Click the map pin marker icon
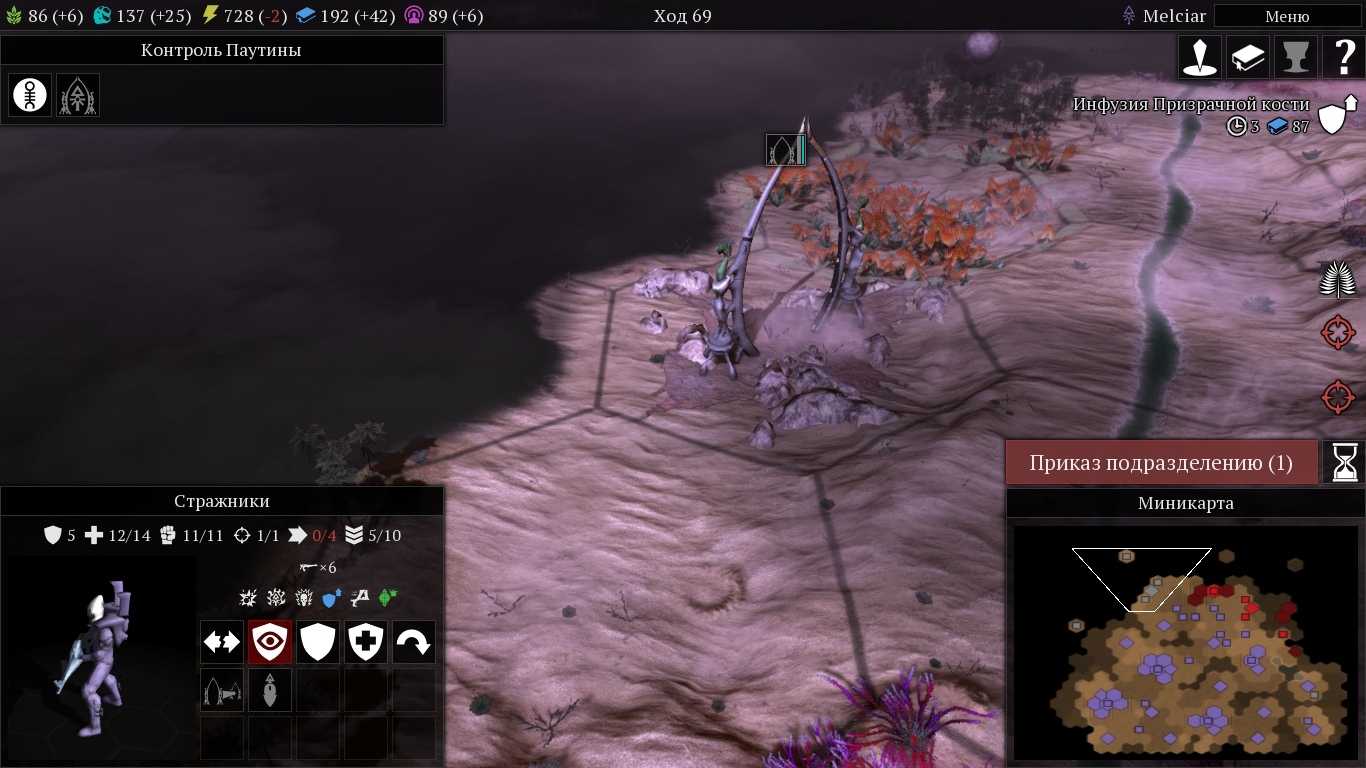The width and height of the screenshot is (1366, 768). click(x=1200, y=57)
